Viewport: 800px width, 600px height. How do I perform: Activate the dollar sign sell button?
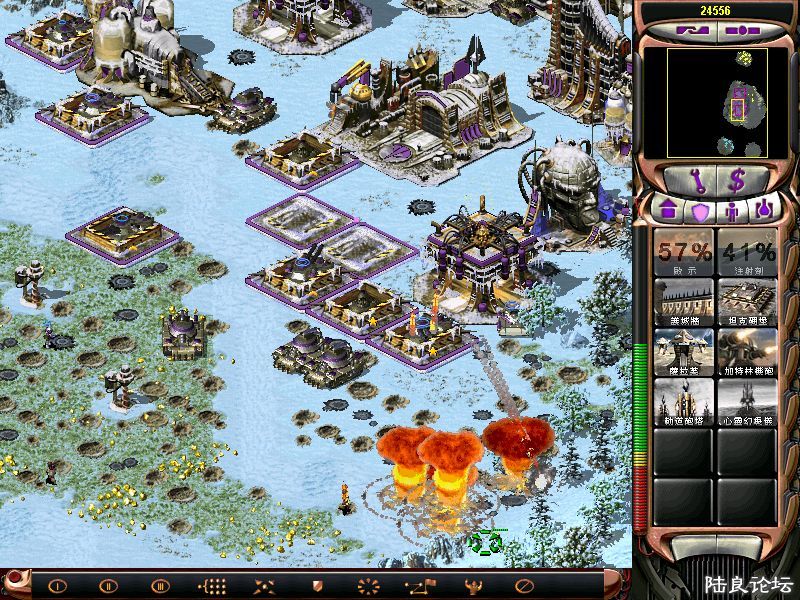740,180
